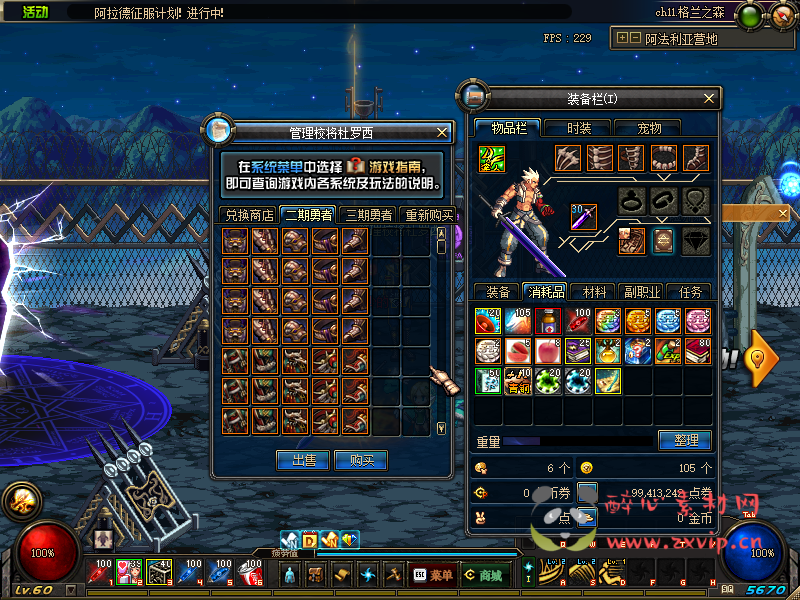Viewport: 800px width, 600px height.
Task: Switch to the 材料 materials tab
Action: [594, 292]
